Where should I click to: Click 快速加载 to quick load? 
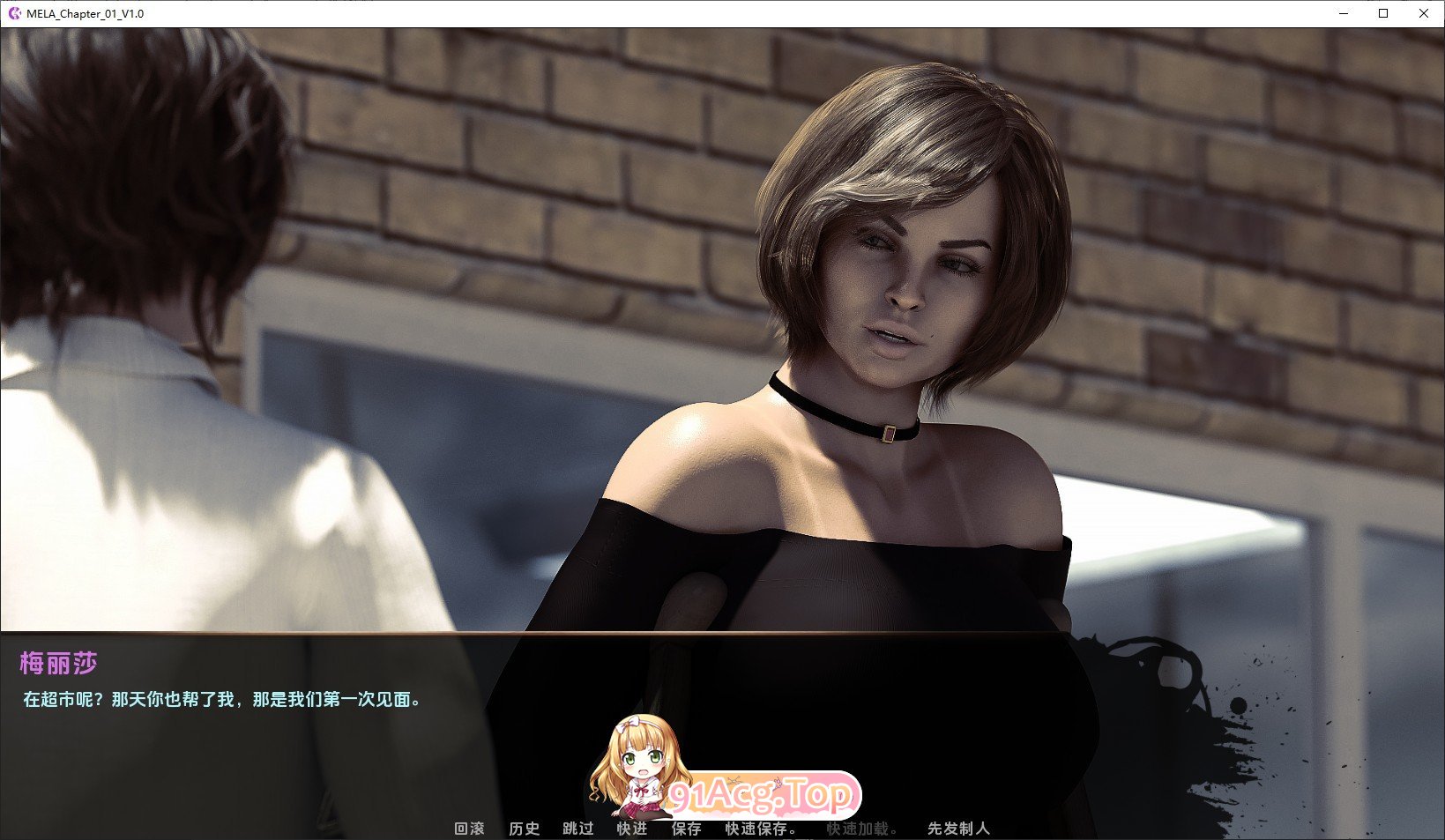click(863, 829)
